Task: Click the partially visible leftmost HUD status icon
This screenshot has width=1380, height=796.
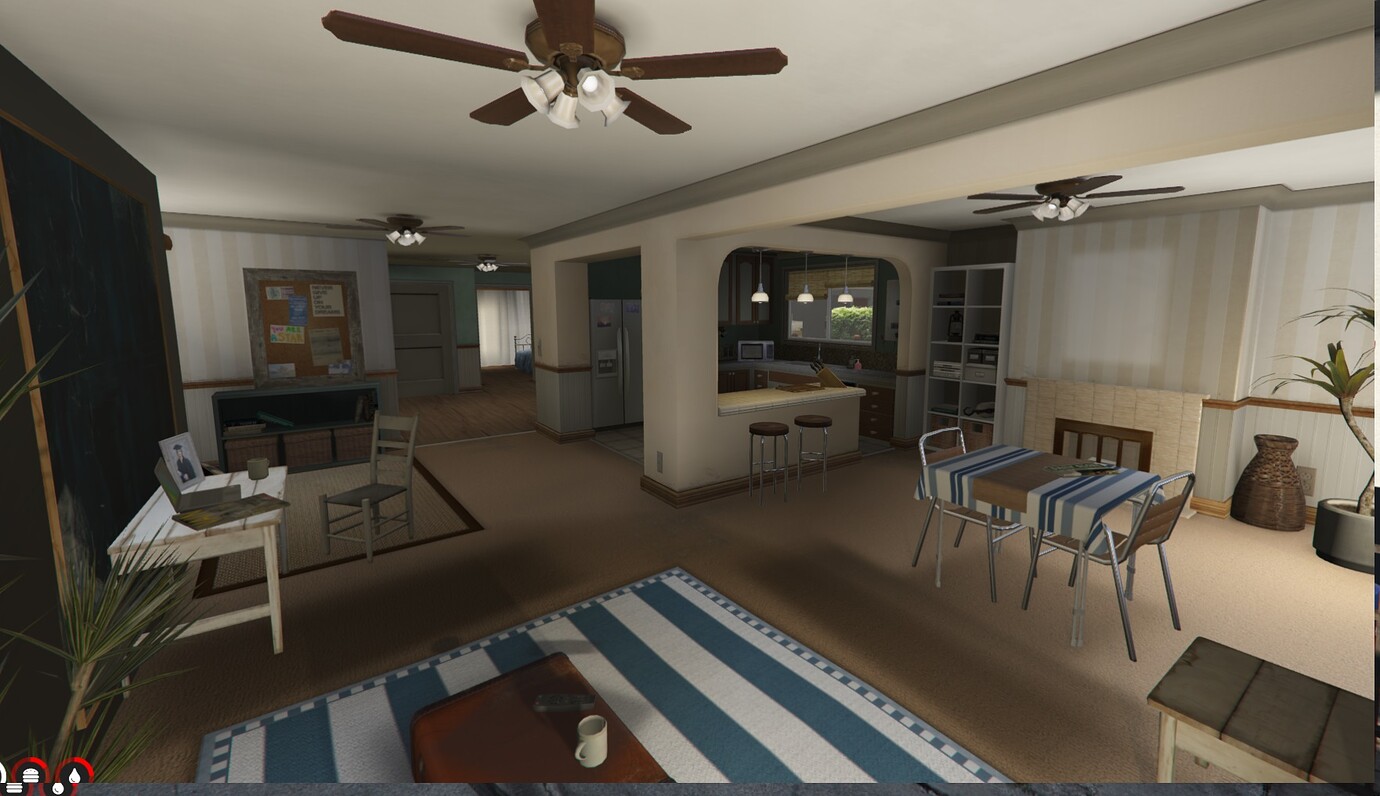Action: 3,774
